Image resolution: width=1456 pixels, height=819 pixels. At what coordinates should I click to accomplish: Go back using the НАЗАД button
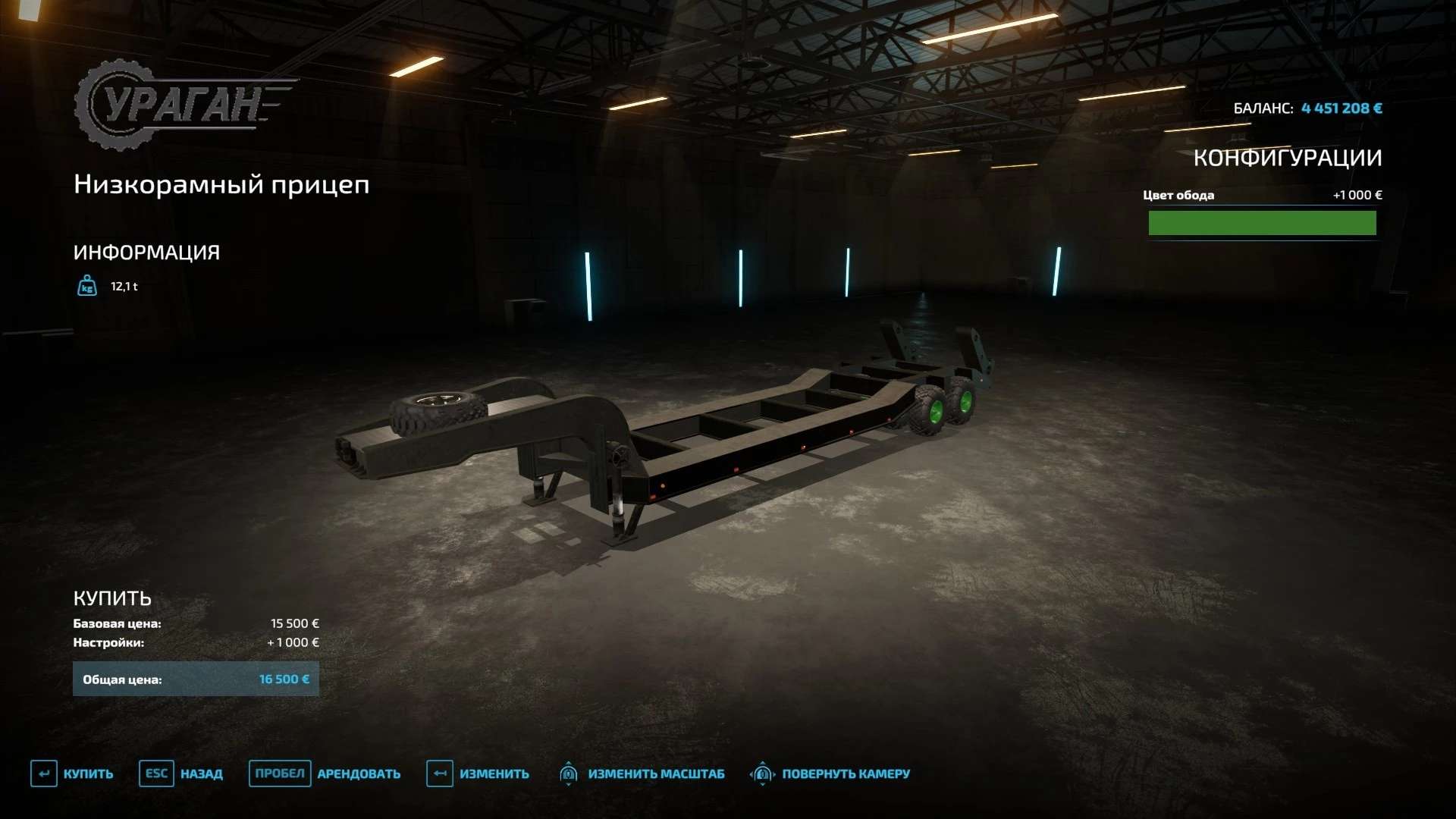pyautogui.click(x=182, y=773)
